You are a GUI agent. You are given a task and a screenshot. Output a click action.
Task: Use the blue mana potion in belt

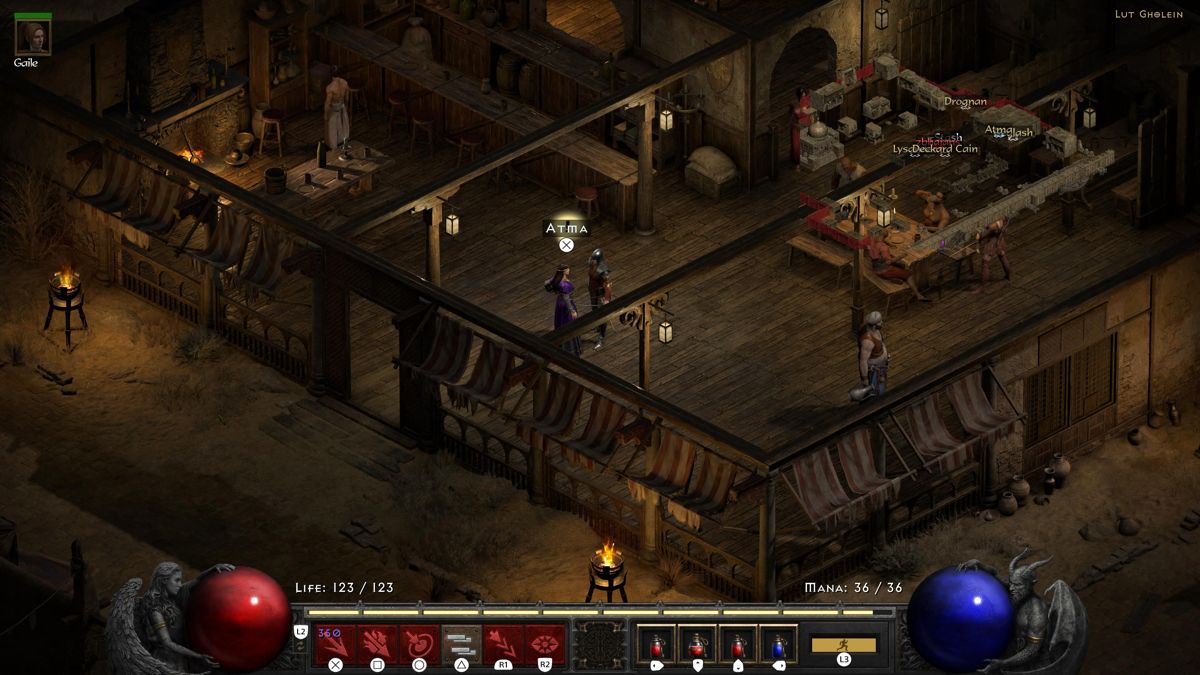click(x=777, y=643)
